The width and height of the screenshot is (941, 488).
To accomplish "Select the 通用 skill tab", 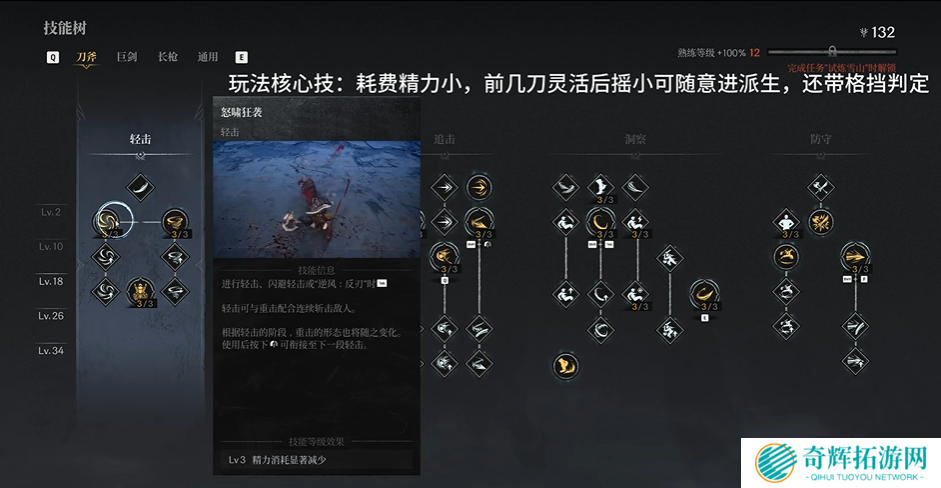I will [x=207, y=57].
